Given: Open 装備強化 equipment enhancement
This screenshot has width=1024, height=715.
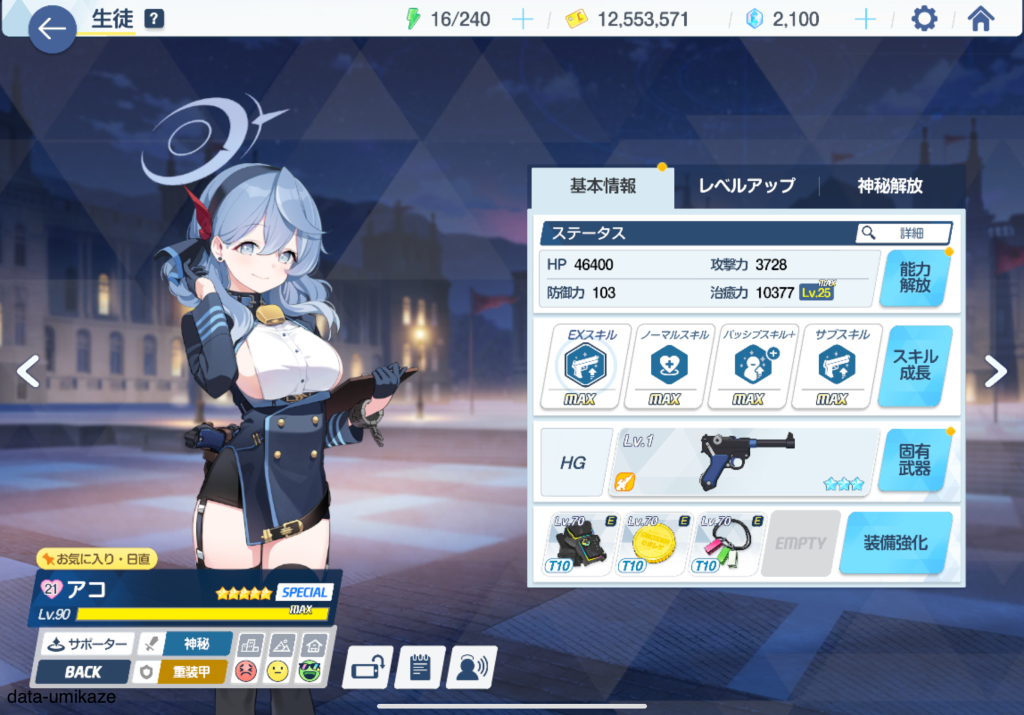Looking at the screenshot, I should tap(895, 543).
